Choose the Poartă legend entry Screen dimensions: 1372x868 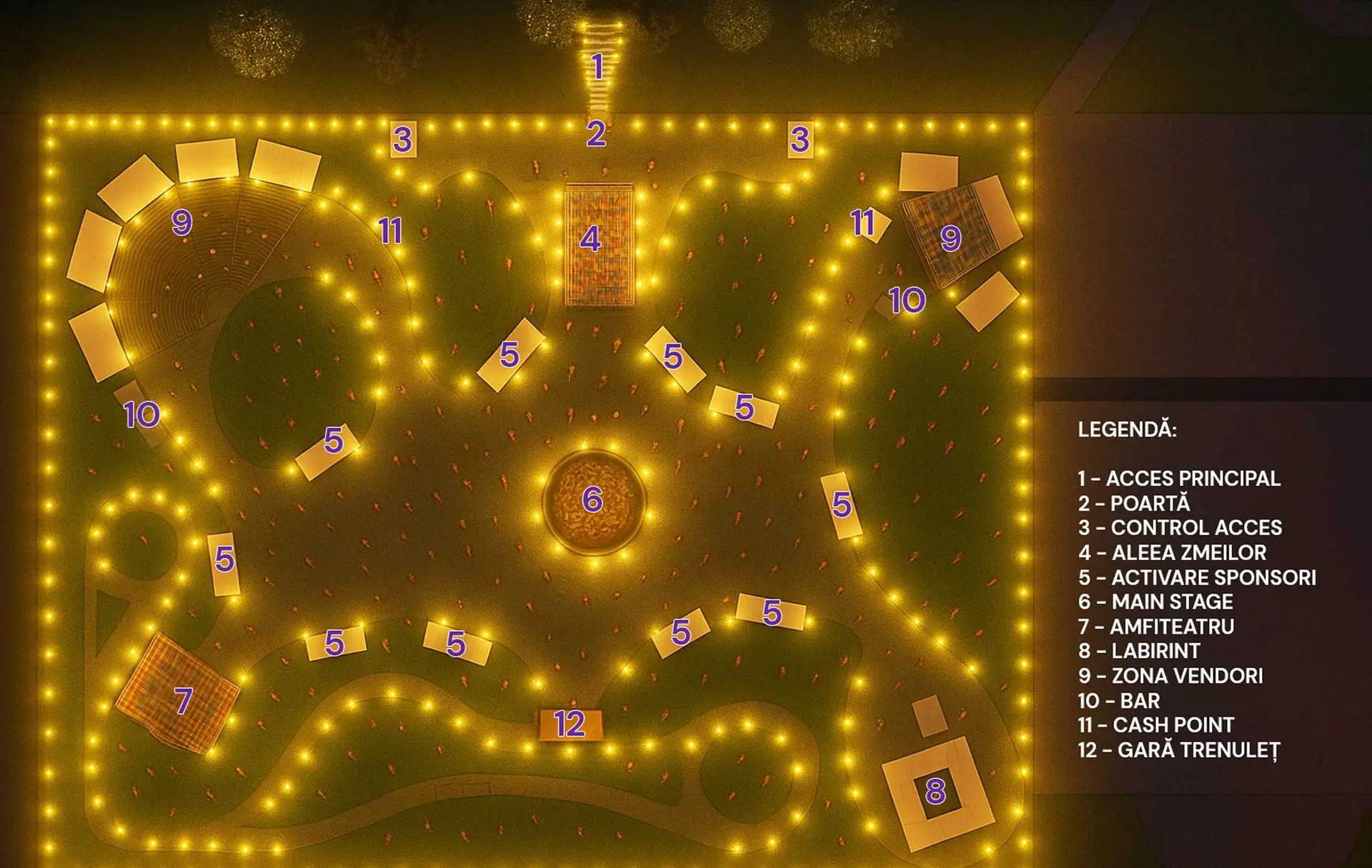point(1134,504)
